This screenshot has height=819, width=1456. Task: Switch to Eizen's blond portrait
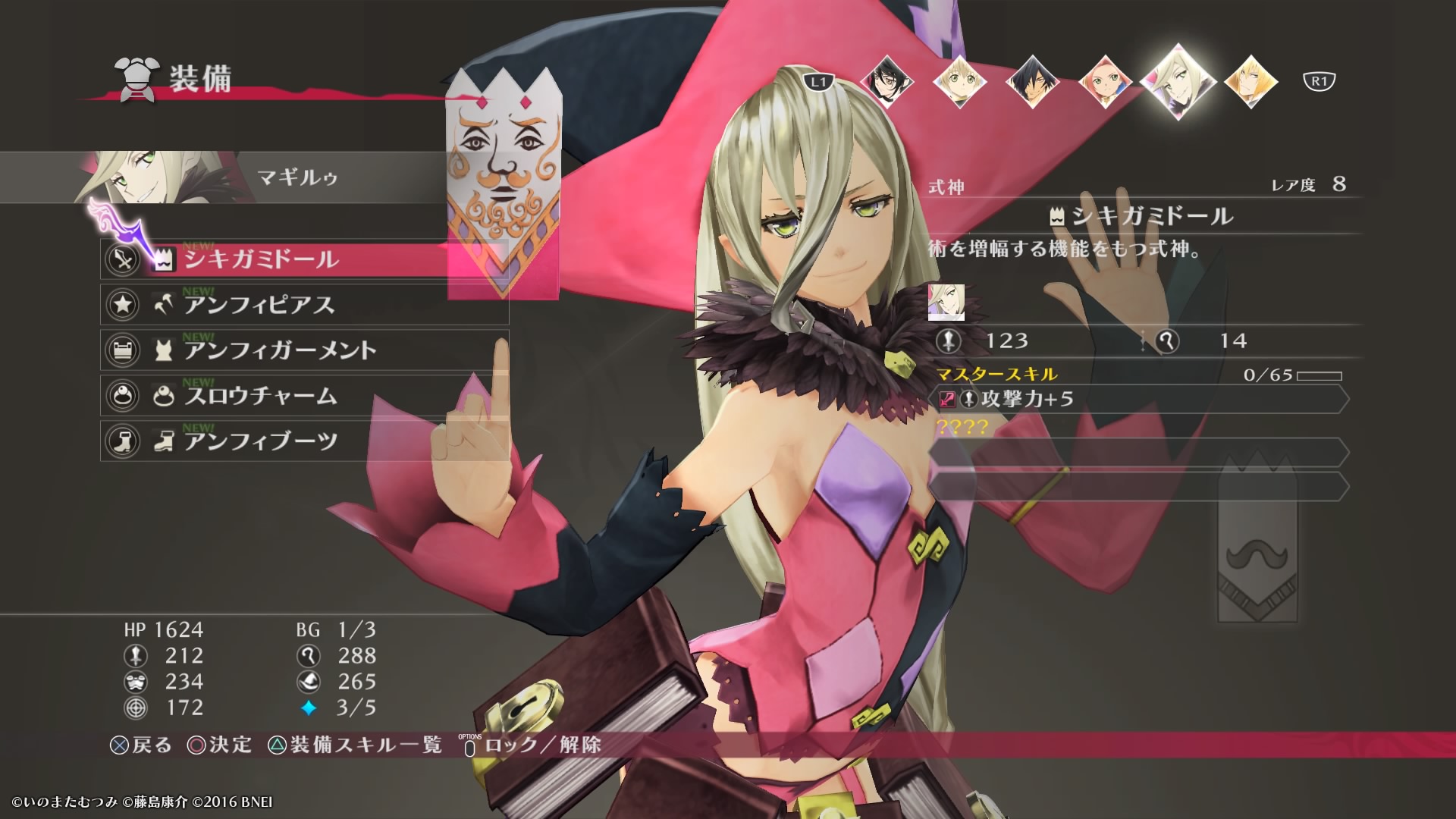pos(1250,81)
